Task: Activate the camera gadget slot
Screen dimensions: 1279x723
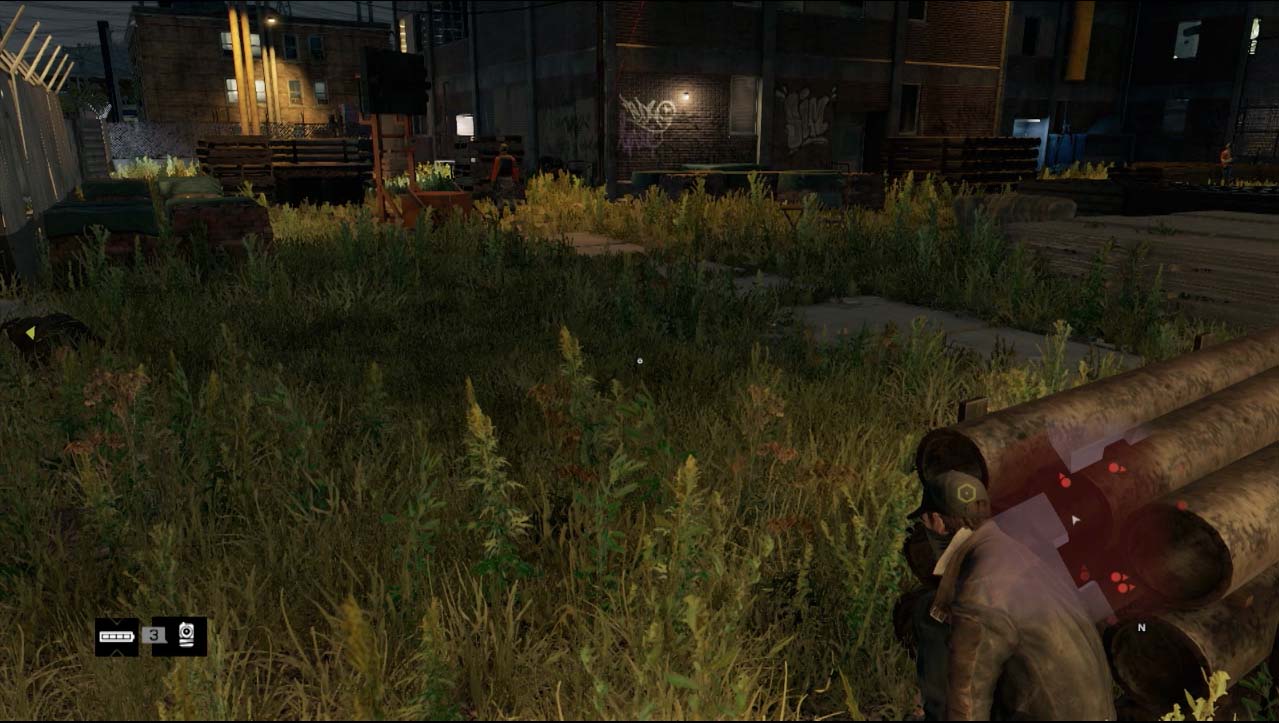Action: click(187, 636)
